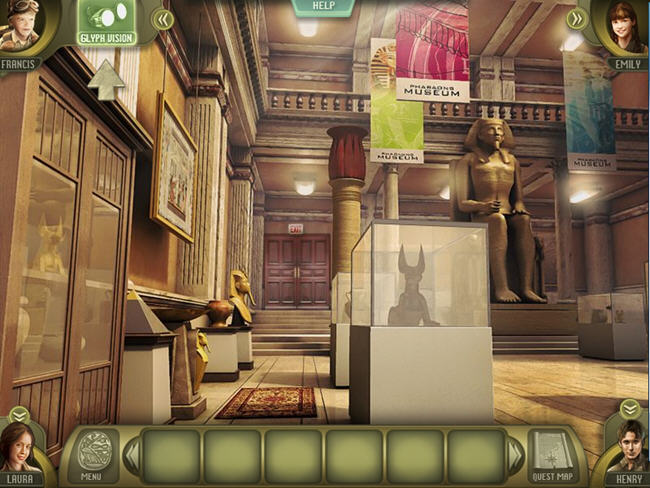Viewport: 650px width, 488px height.
Task: Click the double-left arrow beside Glyph Vision
Action: click(163, 19)
